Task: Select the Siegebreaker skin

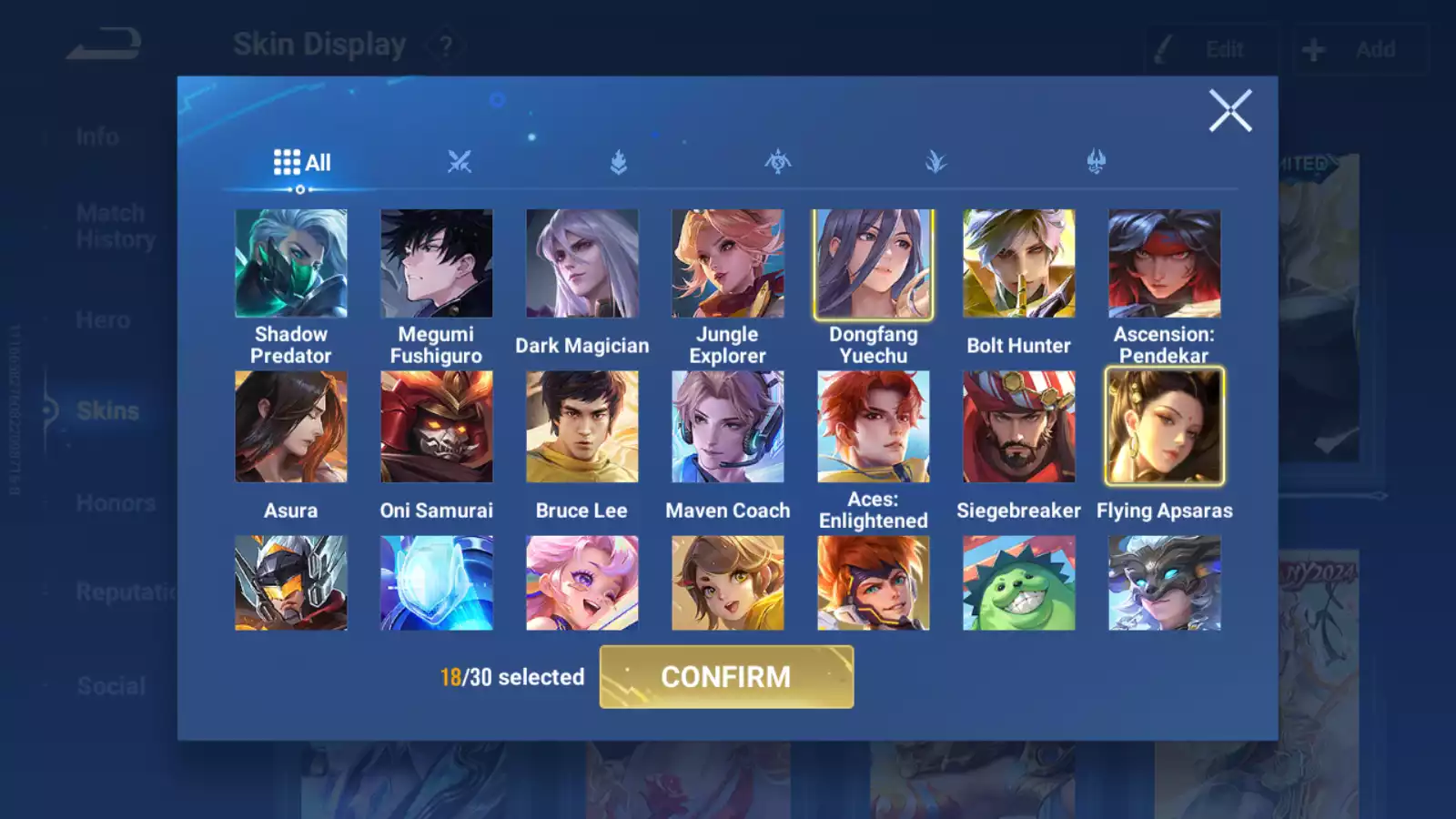Action: [x=1019, y=427]
